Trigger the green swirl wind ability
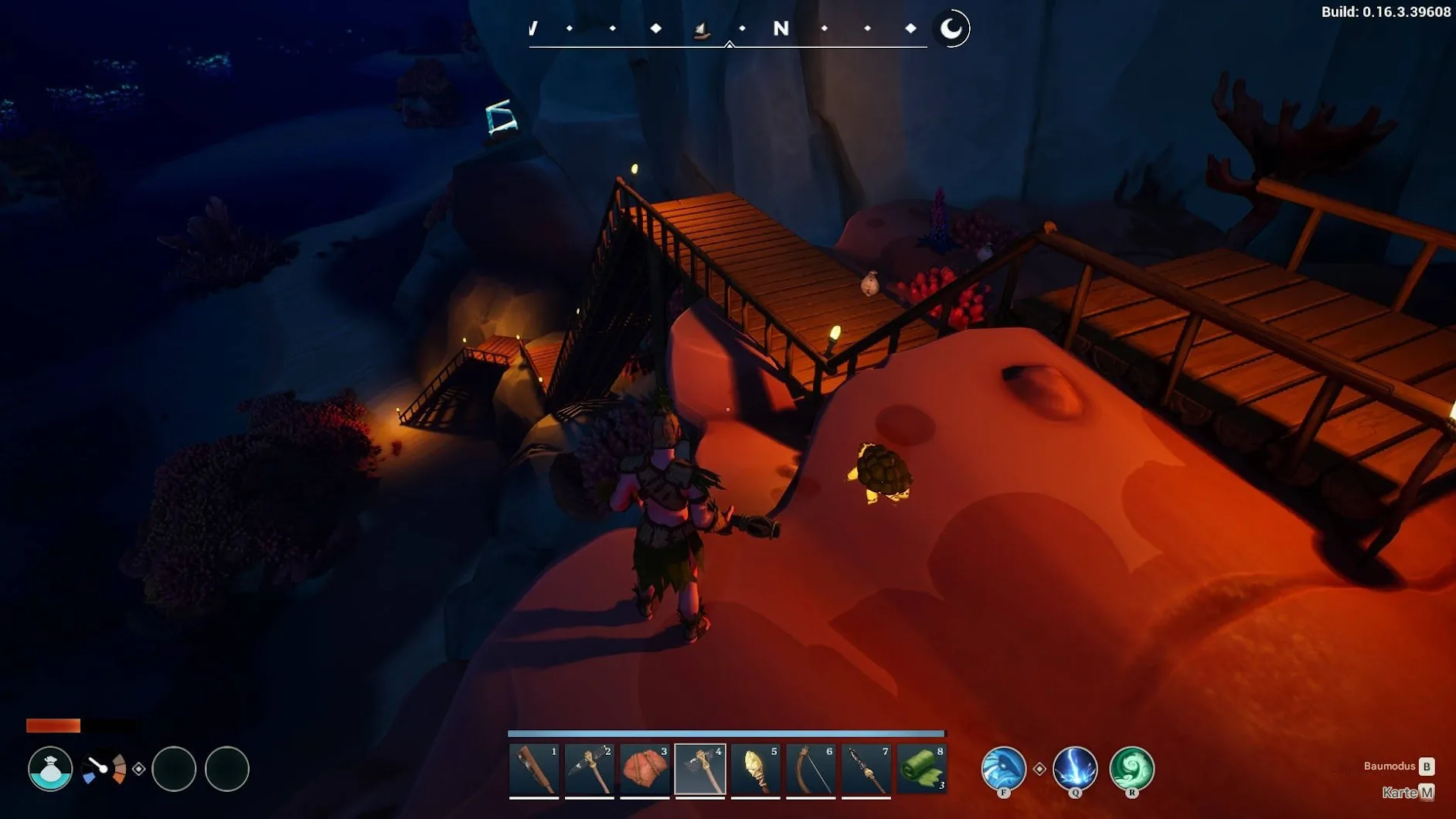This screenshot has height=819, width=1456. 1131,768
